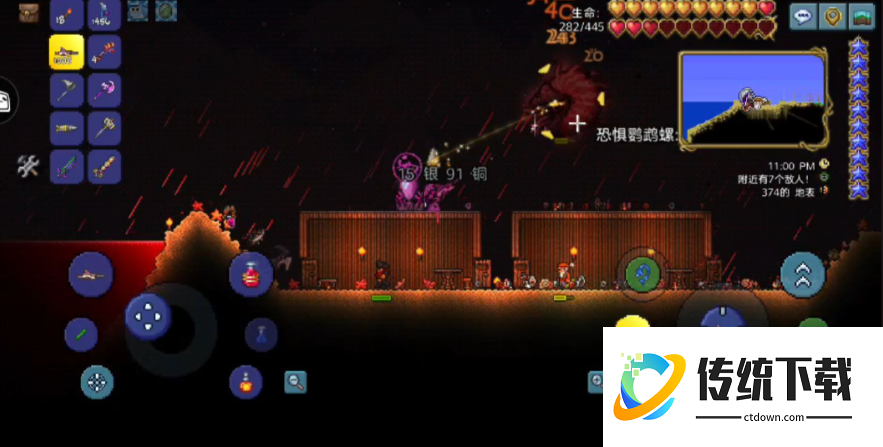This screenshot has width=883, height=447.
Task: Select the pink pickaxe hotbar slot
Action: point(103,90)
